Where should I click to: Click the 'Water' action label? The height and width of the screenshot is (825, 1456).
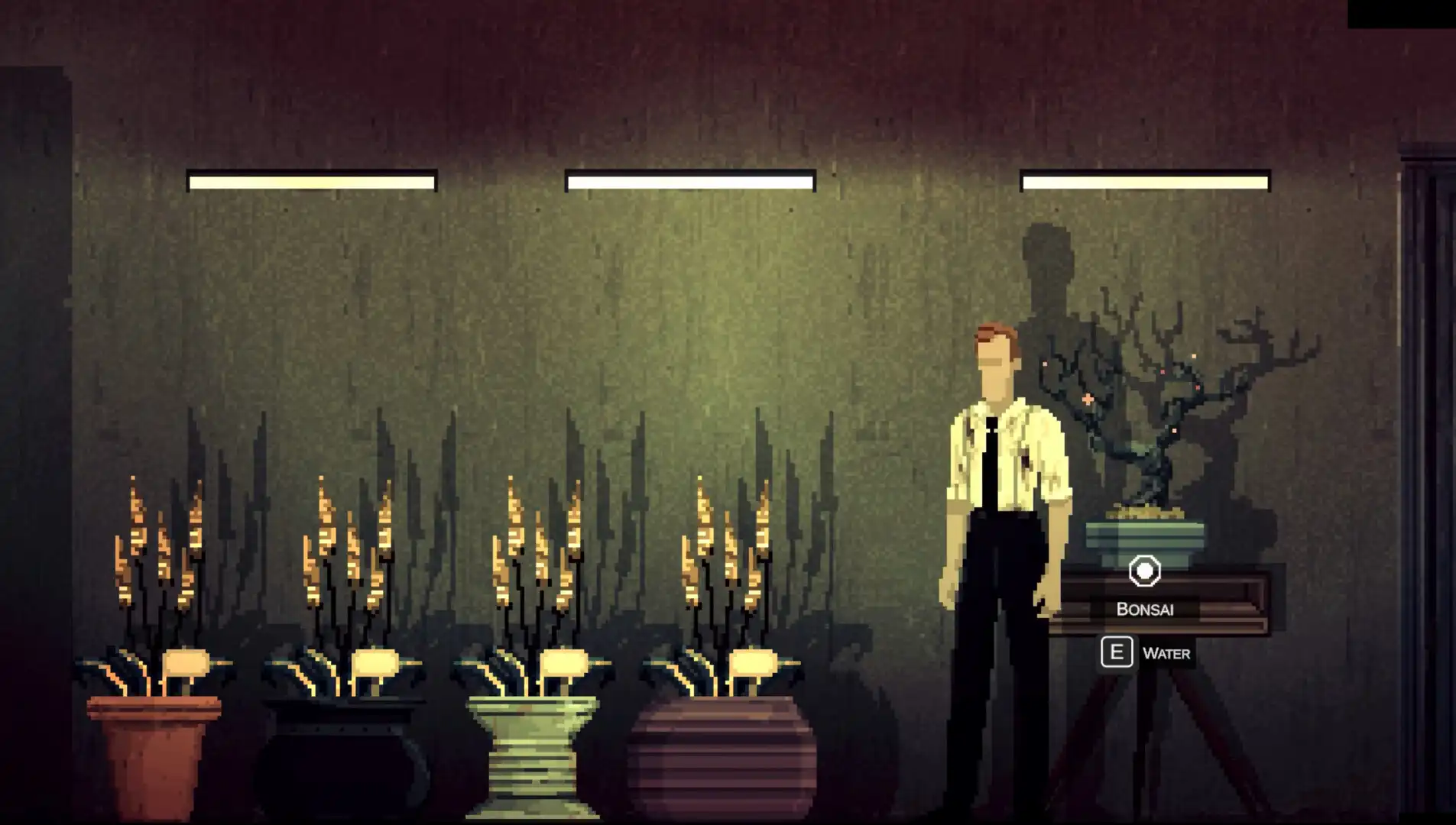point(1166,652)
